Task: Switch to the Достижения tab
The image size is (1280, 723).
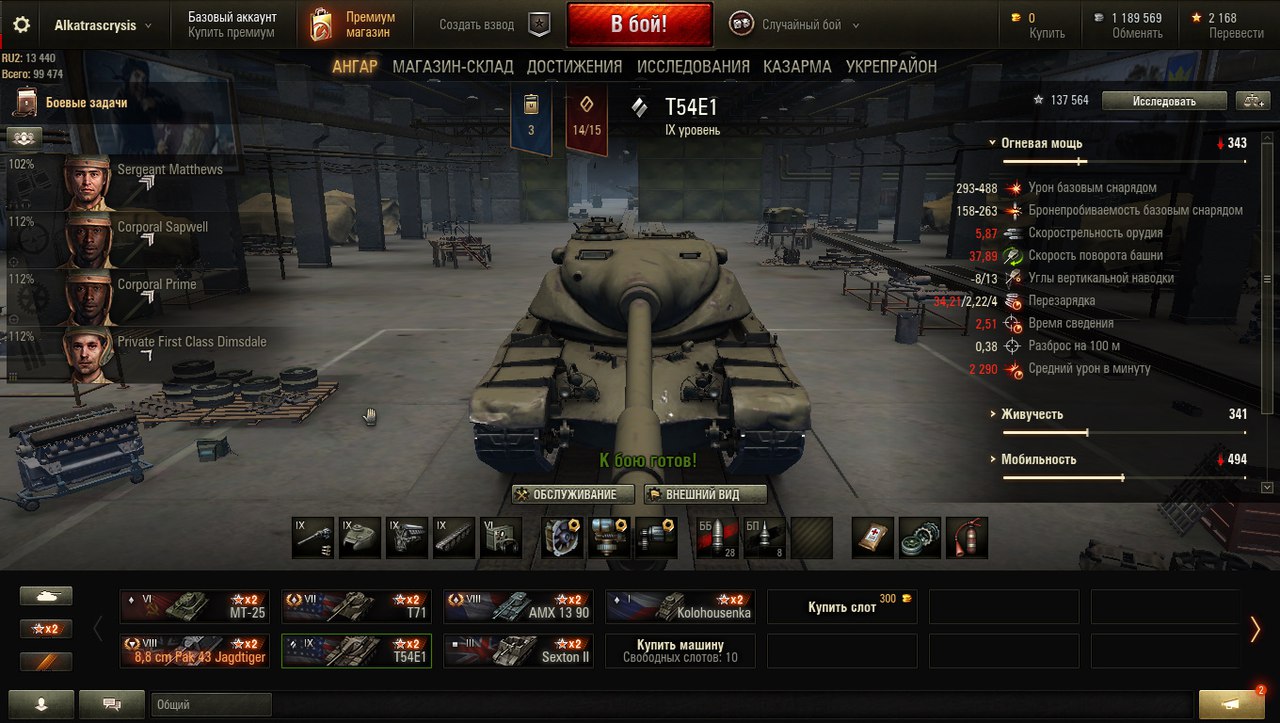Action: click(574, 67)
